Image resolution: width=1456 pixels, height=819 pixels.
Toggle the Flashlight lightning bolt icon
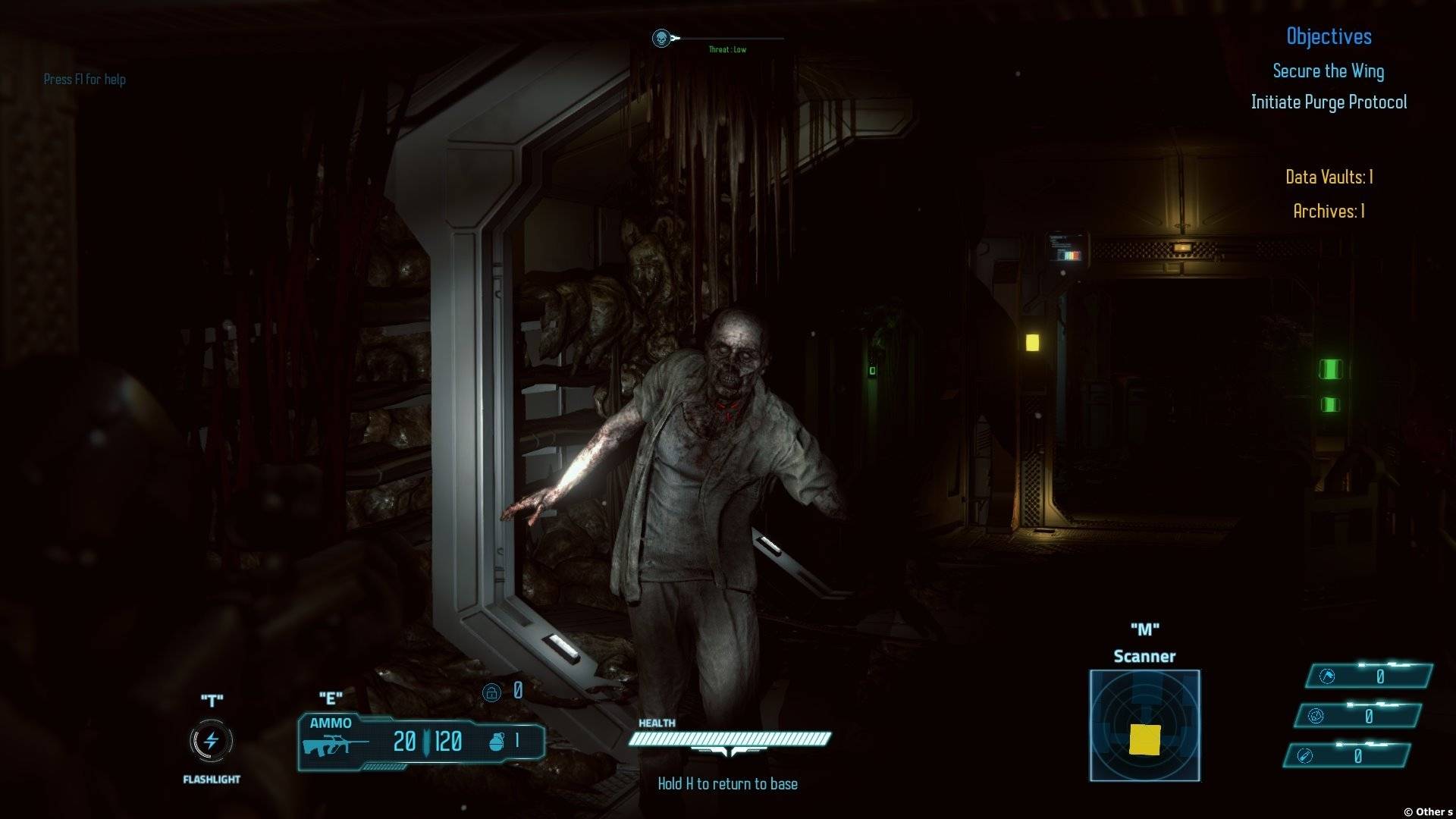coord(211,741)
